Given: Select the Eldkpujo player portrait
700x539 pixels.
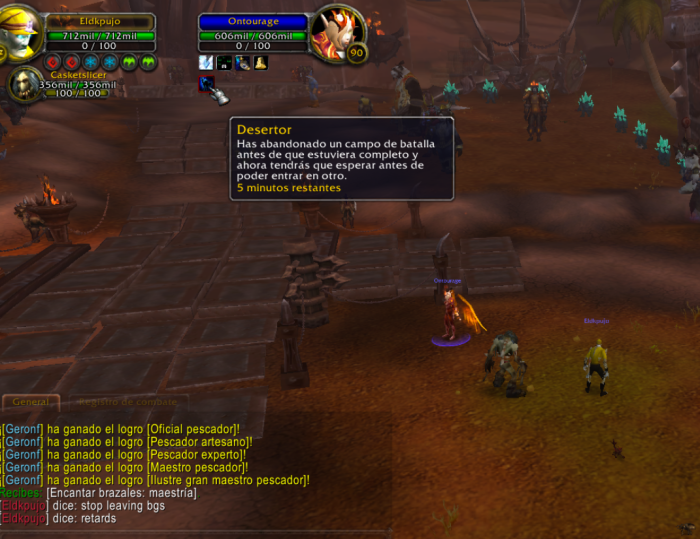Looking at the screenshot, I should pos(20,30).
